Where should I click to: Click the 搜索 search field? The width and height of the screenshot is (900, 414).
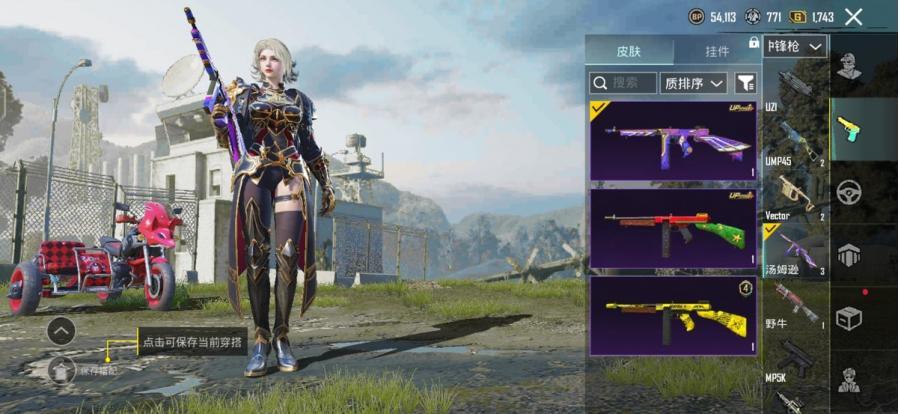pyautogui.click(x=623, y=83)
